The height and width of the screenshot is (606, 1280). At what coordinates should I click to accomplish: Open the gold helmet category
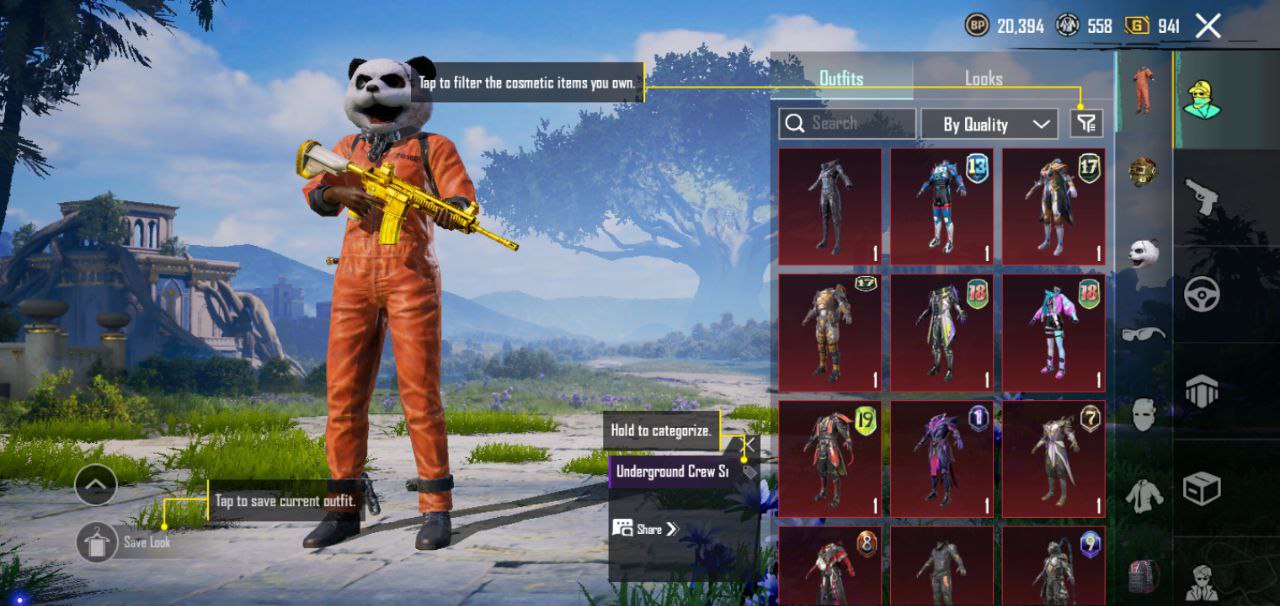point(1143,171)
